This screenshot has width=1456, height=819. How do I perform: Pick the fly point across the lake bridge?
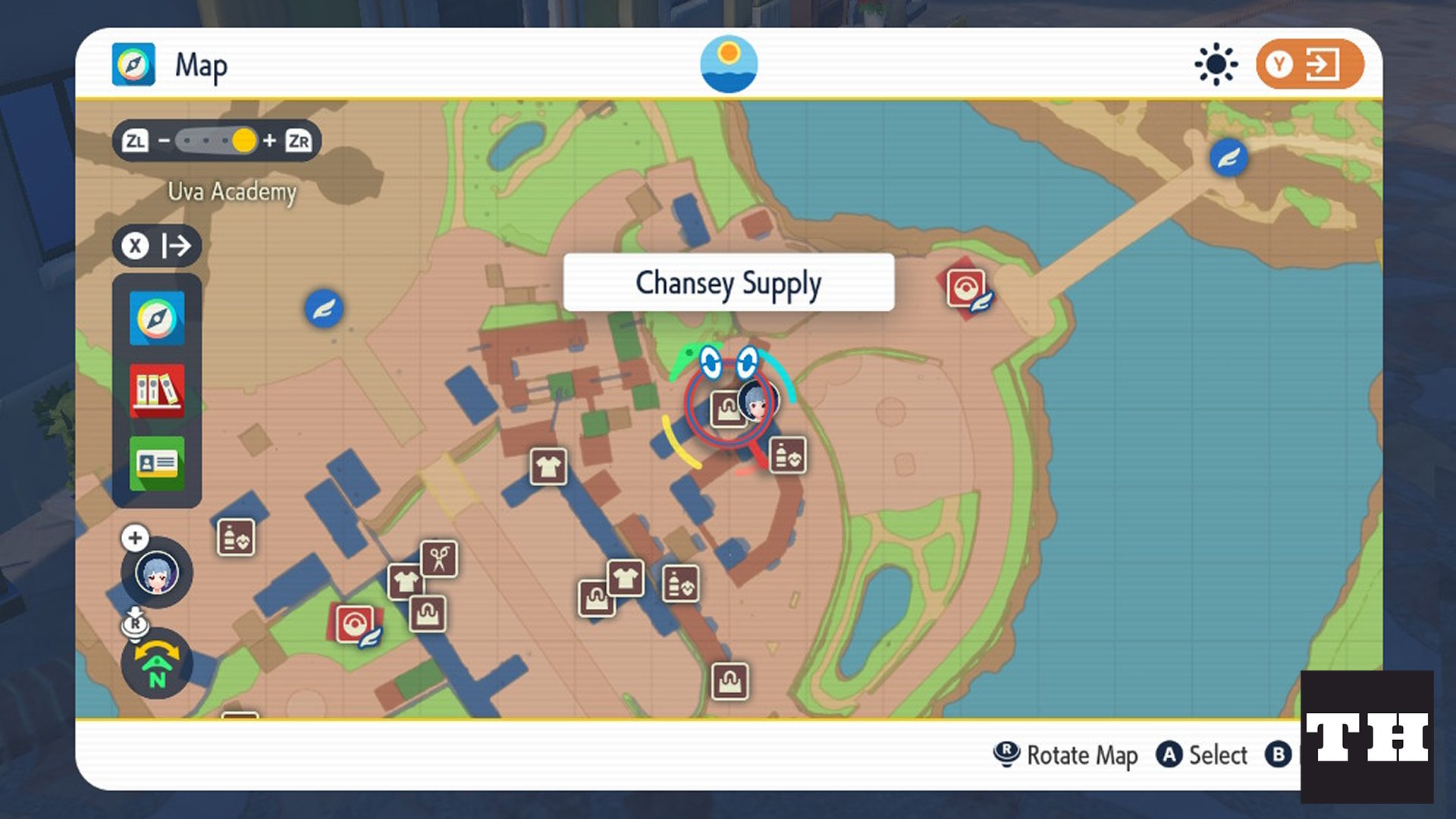point(1228,158)
